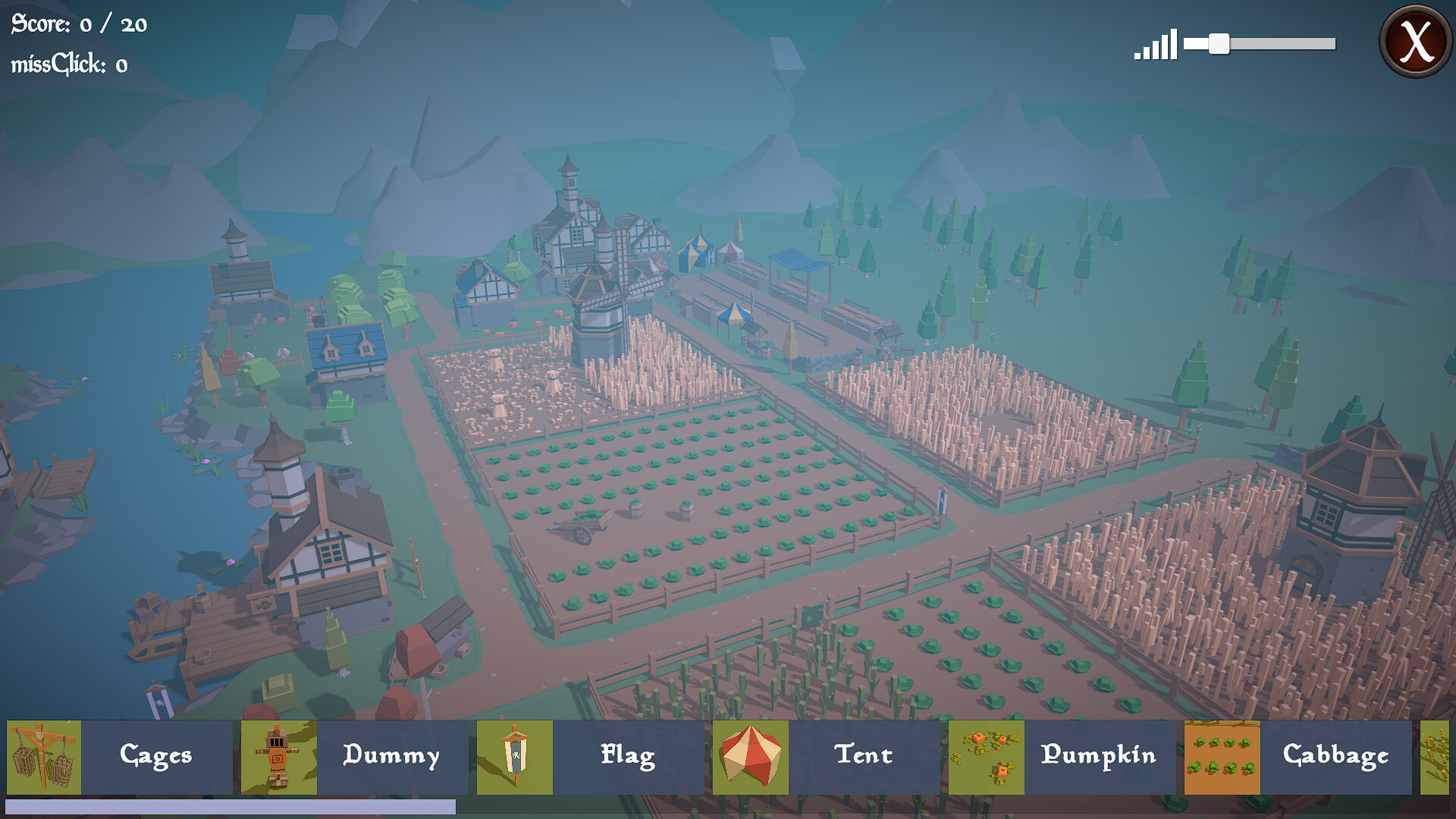Viewport: 1456px width, 819px height.
Task: Click the pumpkin patch thumbnail
Action: click(987, 757)
